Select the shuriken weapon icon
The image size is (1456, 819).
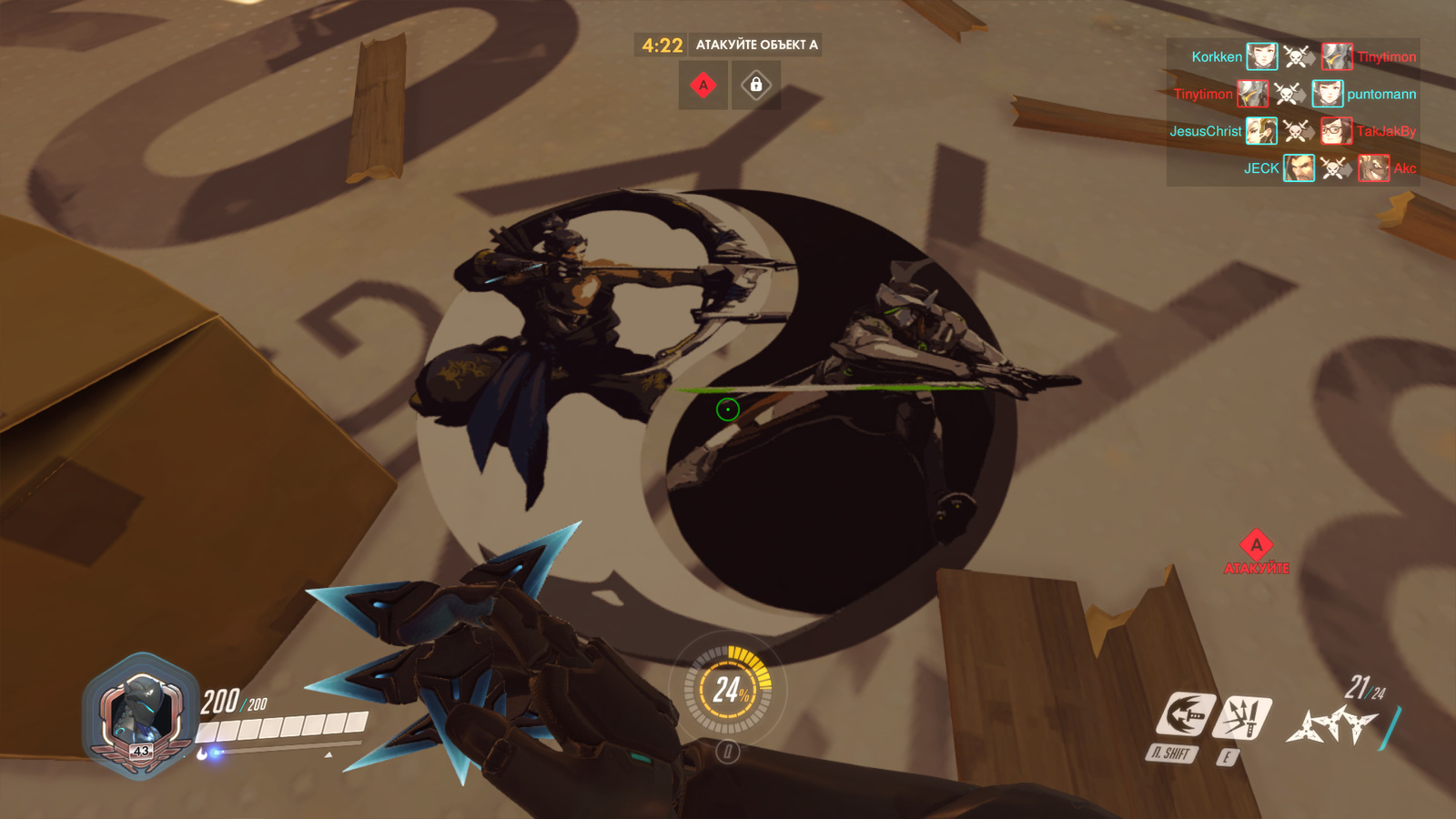[x=1330, y=725]
